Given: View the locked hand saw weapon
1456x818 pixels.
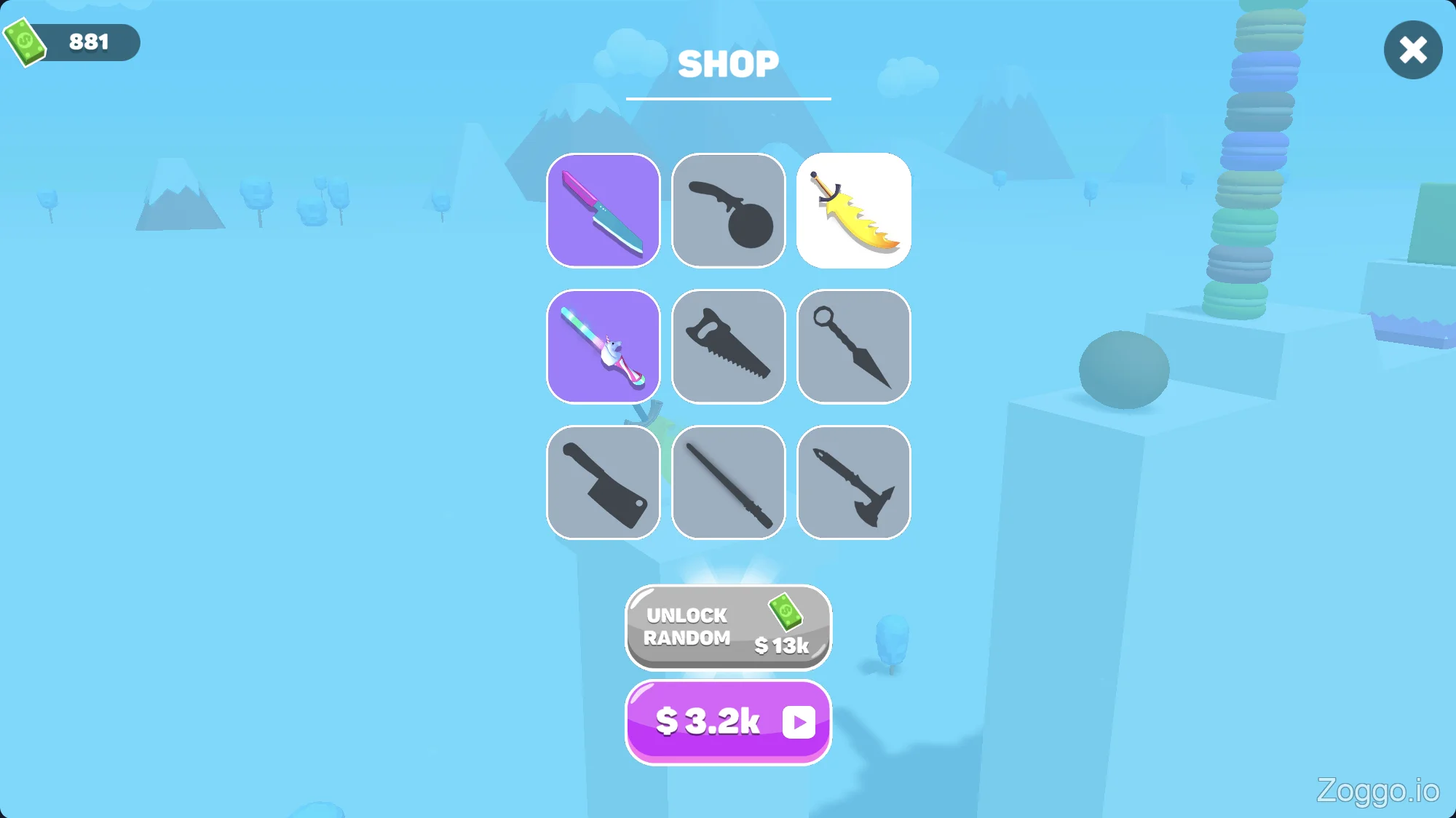Looking at the screenshot, I should [728, 346].
